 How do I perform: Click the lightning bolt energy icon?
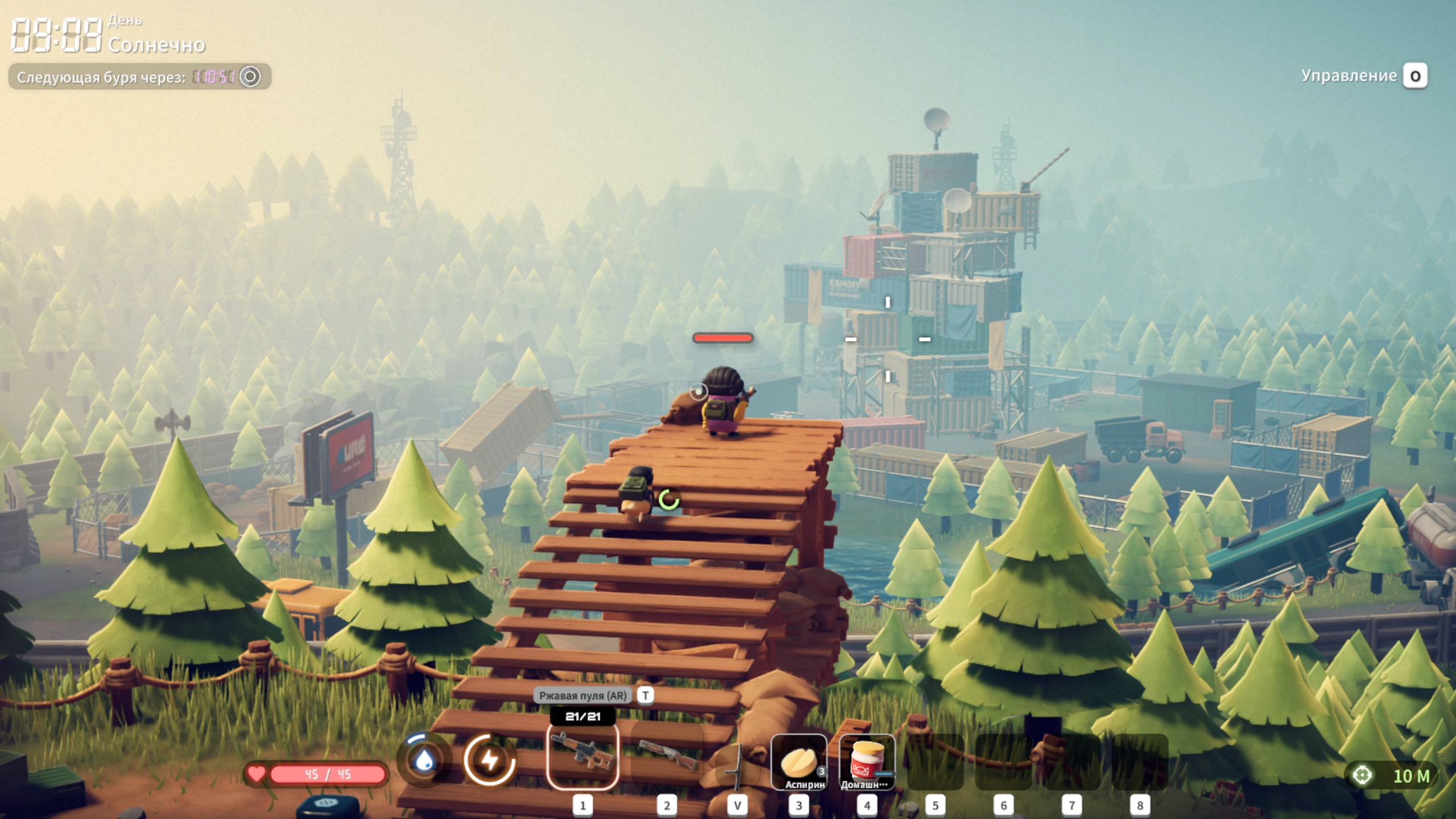489,760
